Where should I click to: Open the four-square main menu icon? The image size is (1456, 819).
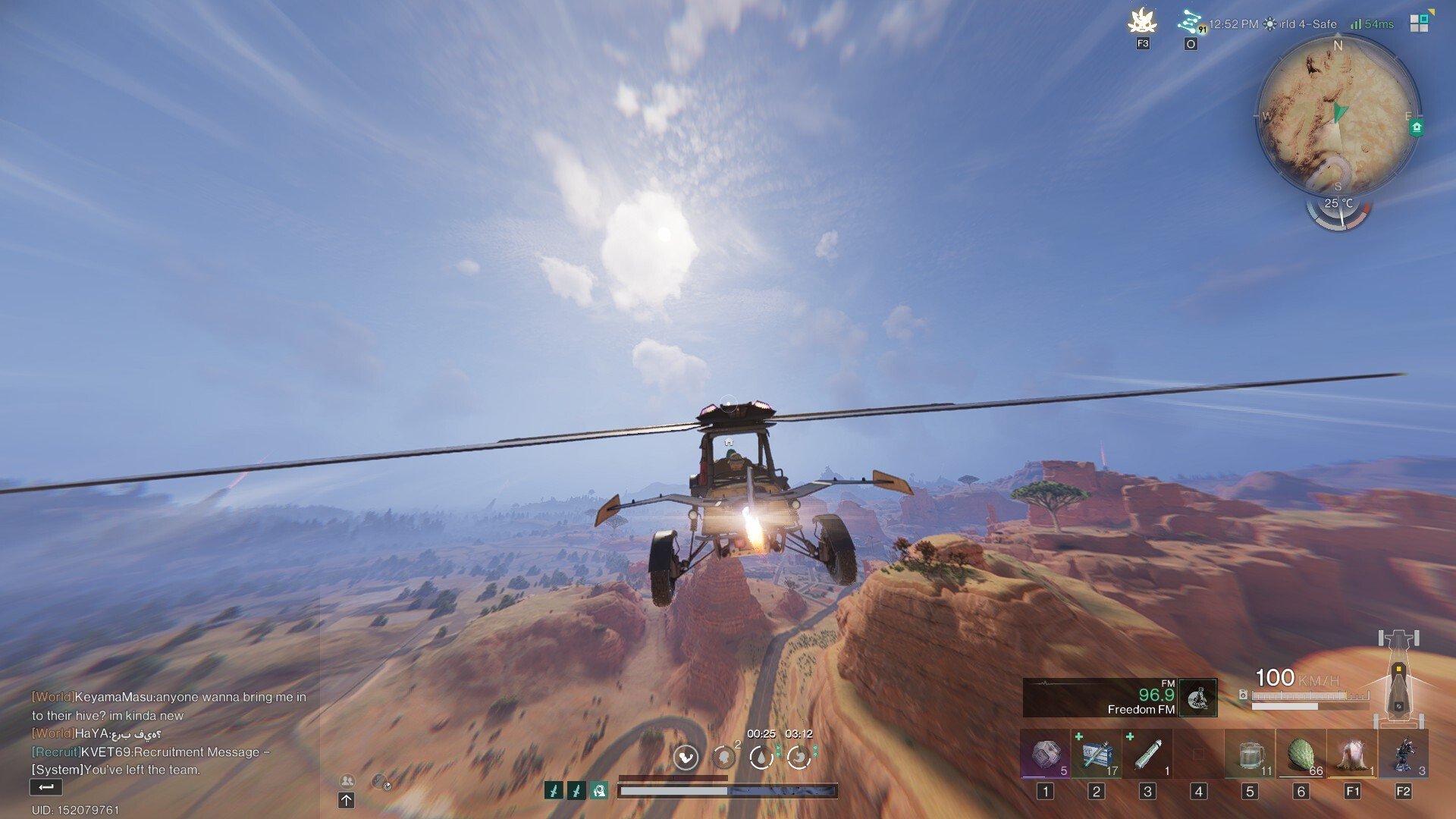coord(1419,24)
